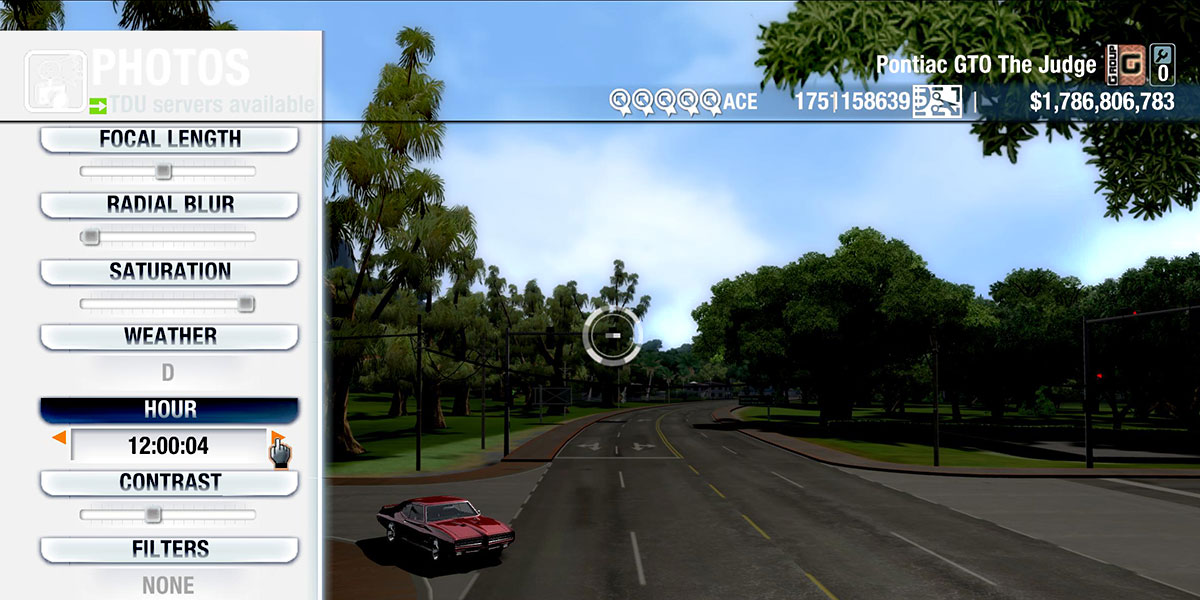This screenshot has height=600, width=1200.
Task: Select the Focal Length option
Action: click(x=169, y=140)
